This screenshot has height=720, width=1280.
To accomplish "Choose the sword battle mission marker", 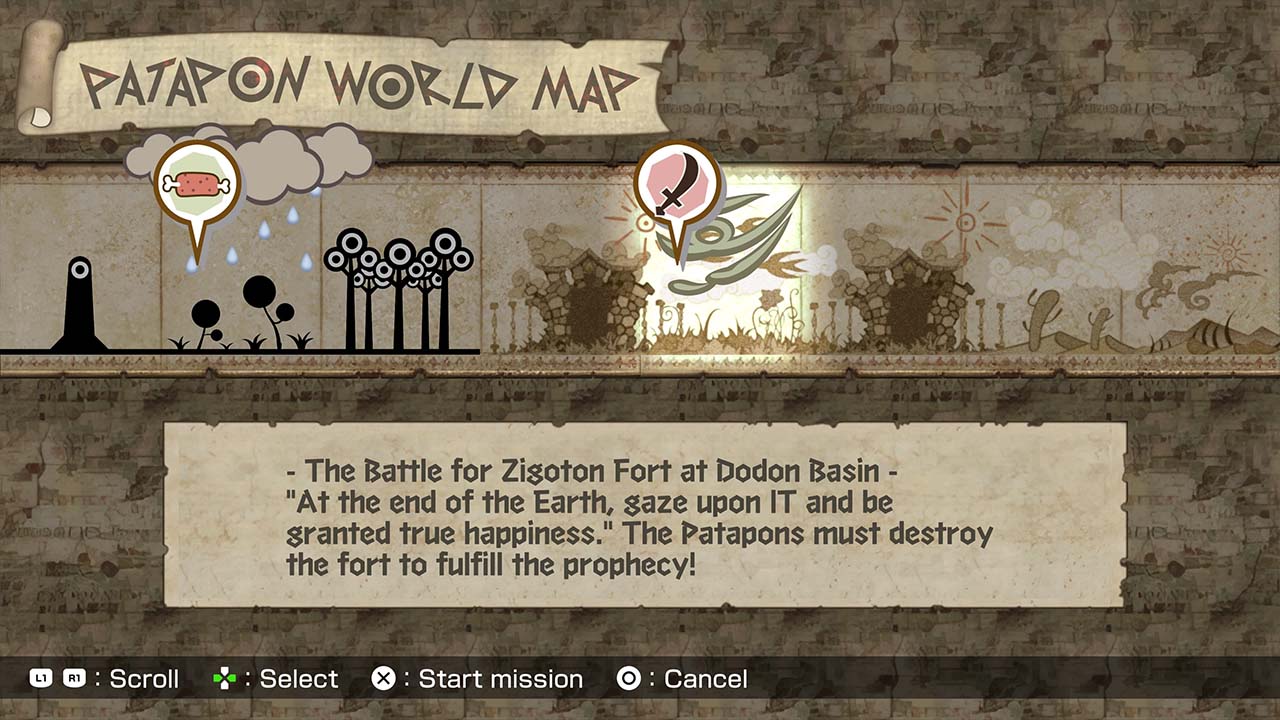I will coord(677,187).
